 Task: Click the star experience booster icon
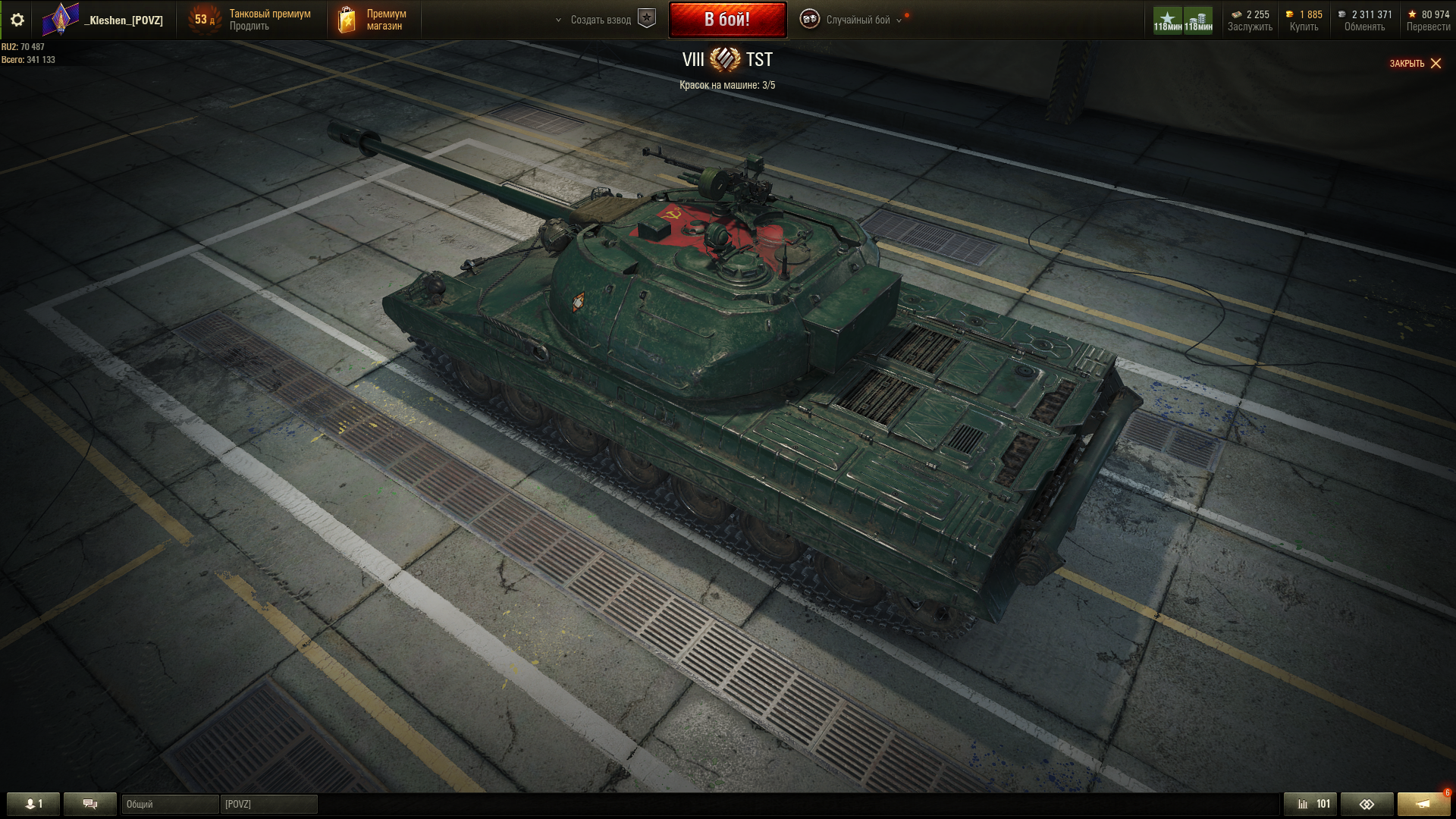tap(1167, 20)
